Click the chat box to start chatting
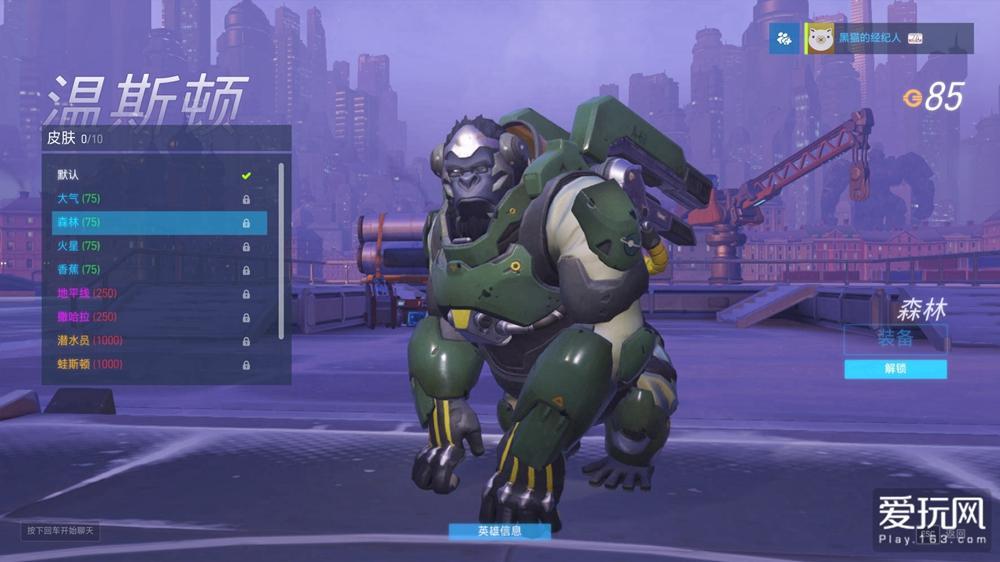Viewport: 1000px width, 562px height. tap(61, 530)
